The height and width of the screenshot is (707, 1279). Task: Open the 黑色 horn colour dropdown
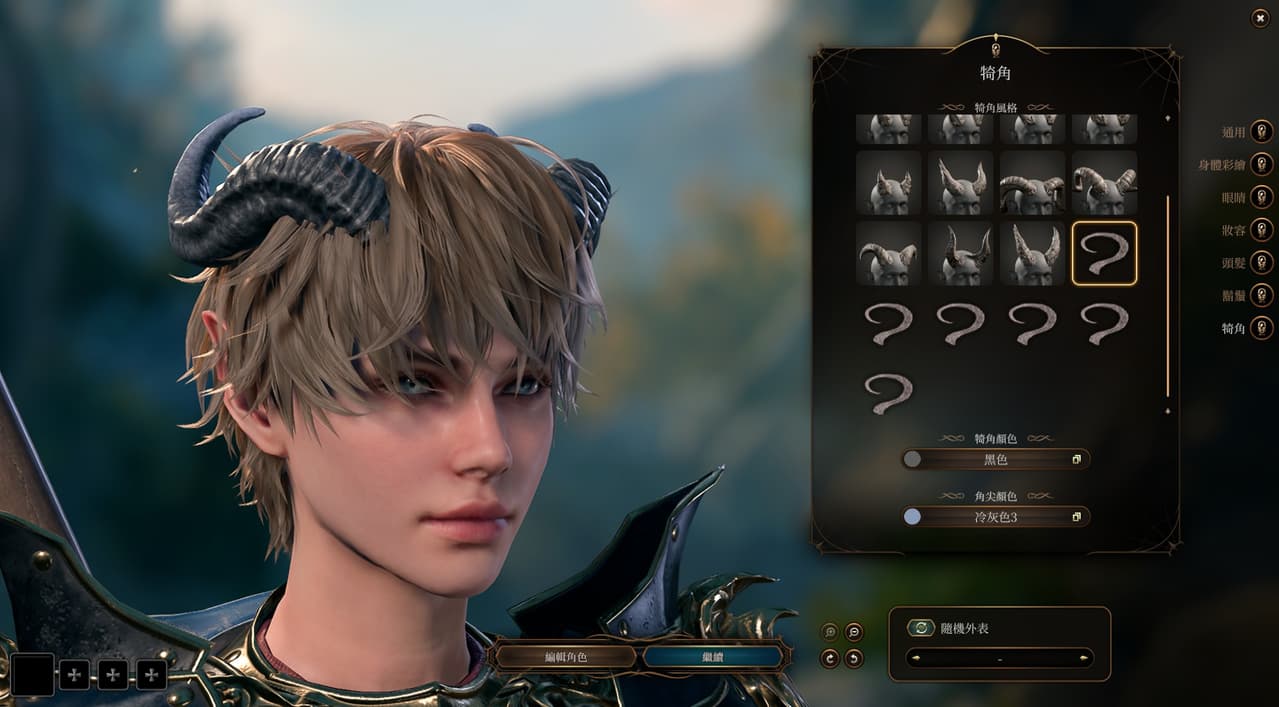(996, 459)
